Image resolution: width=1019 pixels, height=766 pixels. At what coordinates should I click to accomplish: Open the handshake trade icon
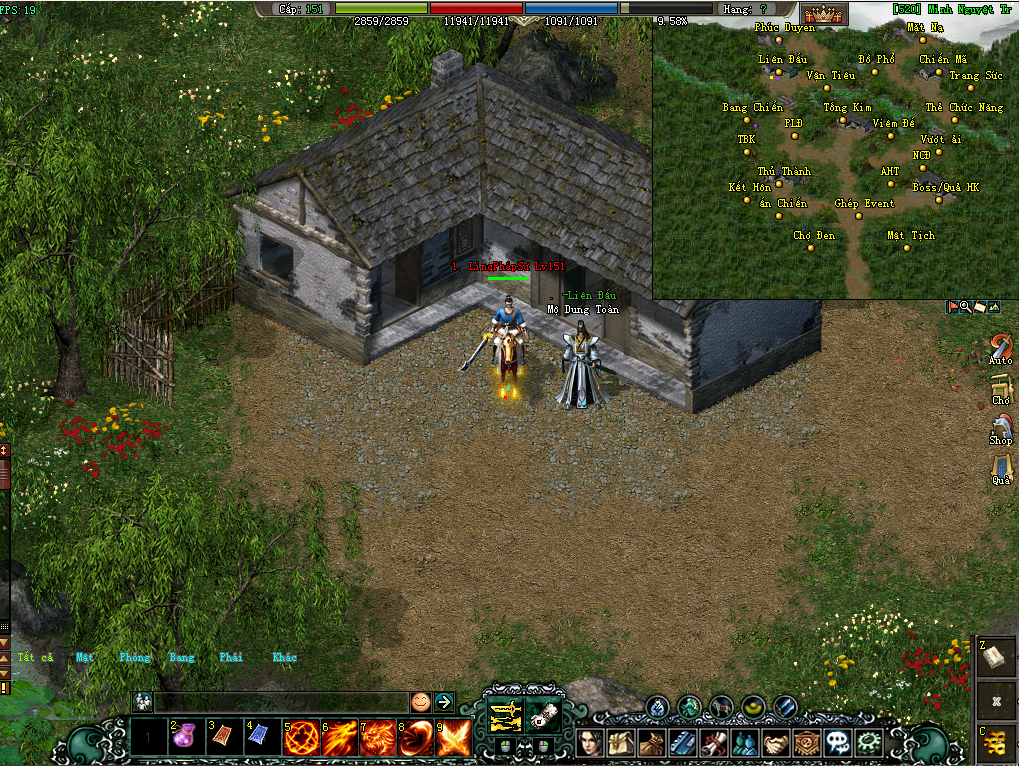[x=776, y=743]
